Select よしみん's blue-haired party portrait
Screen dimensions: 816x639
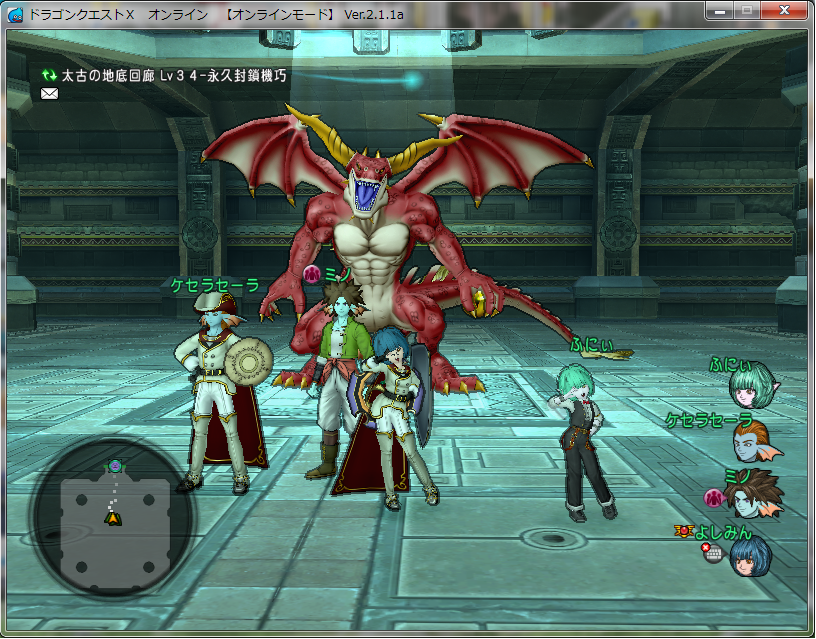click(x=752, y=554)
